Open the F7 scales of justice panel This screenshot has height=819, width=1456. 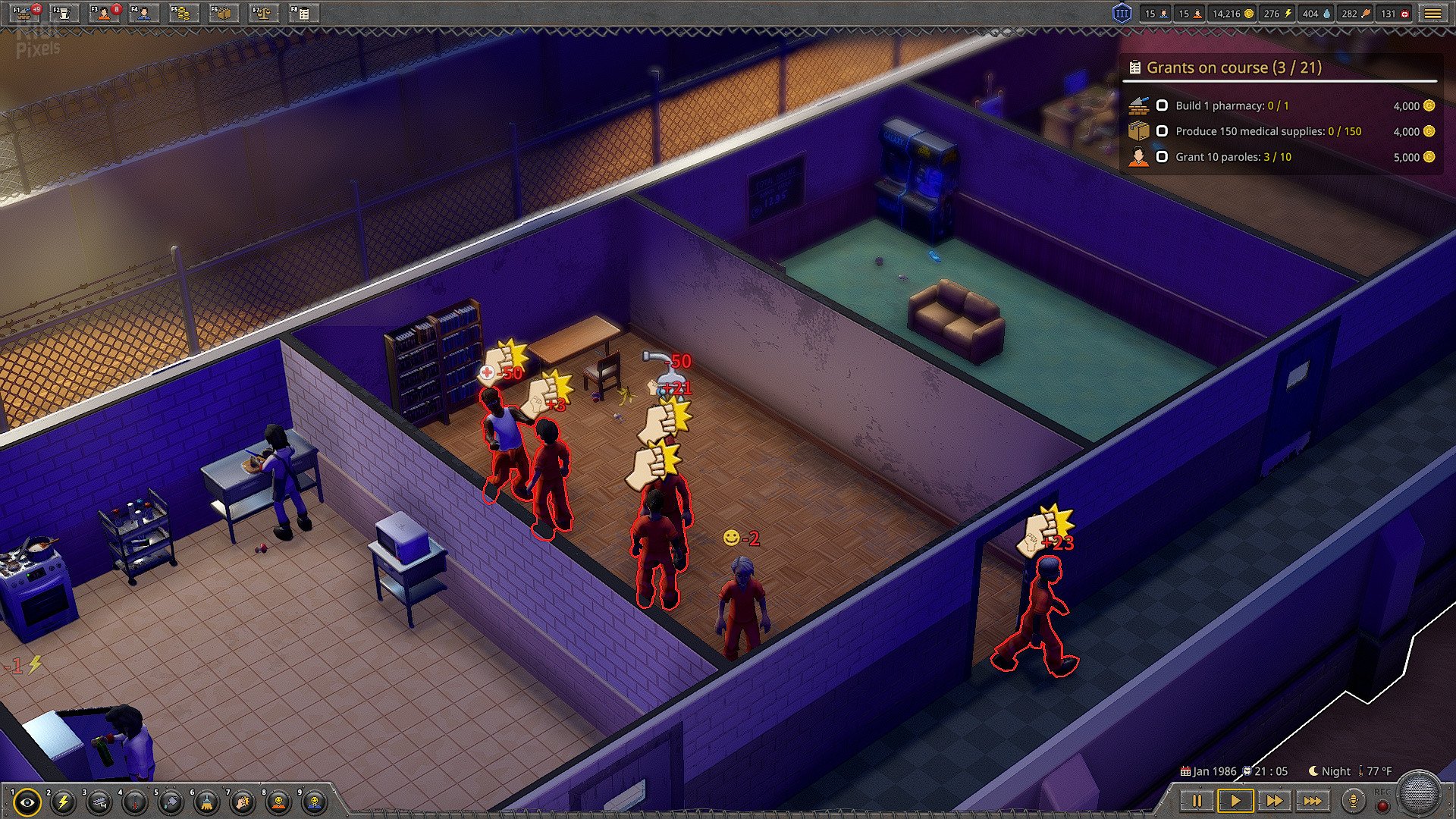pyautogui.click(x=262, y=13)
